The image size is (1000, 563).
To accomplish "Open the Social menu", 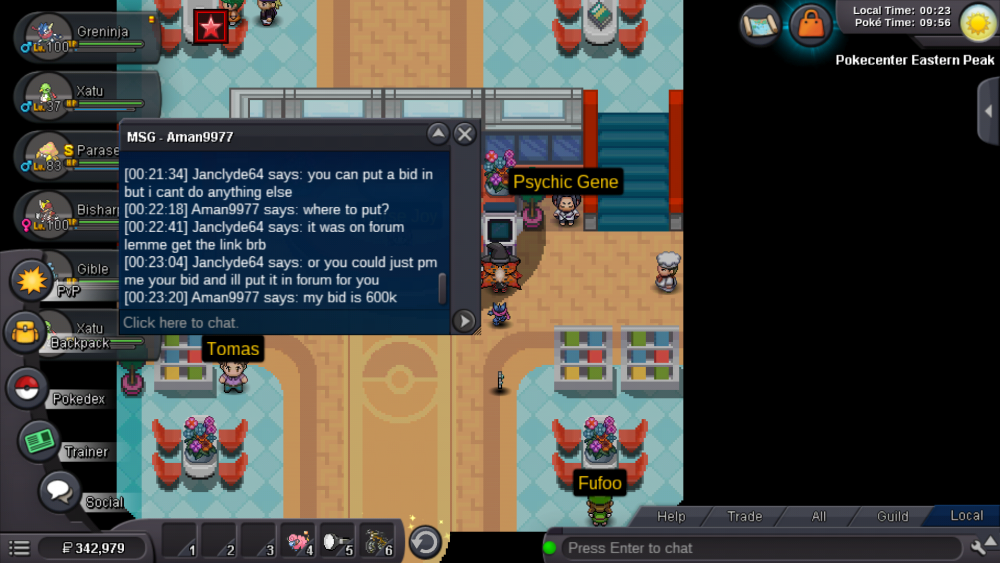I will pyautogui.click(x=60, y=492).
